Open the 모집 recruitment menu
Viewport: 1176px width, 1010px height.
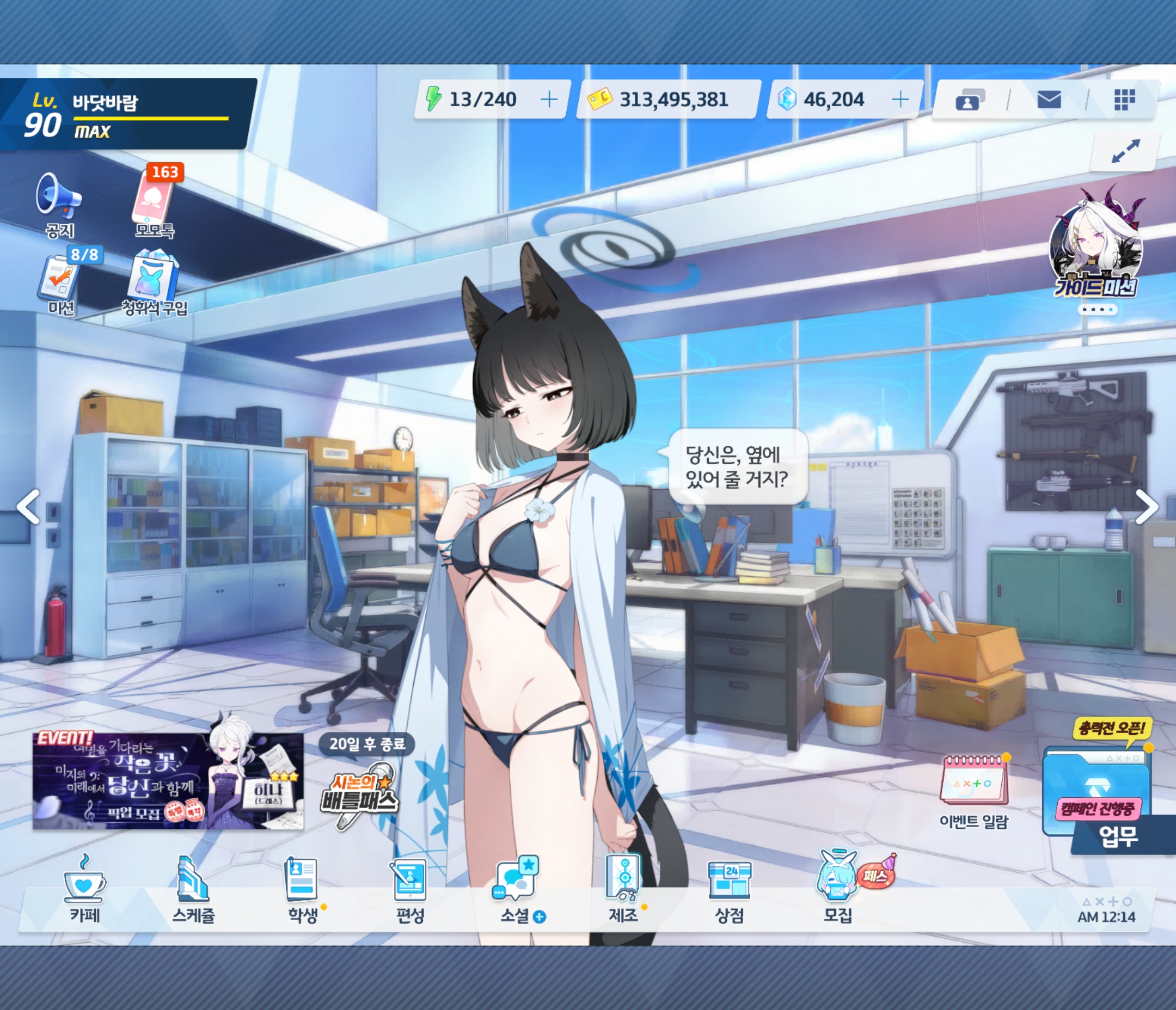pos(837,888)
